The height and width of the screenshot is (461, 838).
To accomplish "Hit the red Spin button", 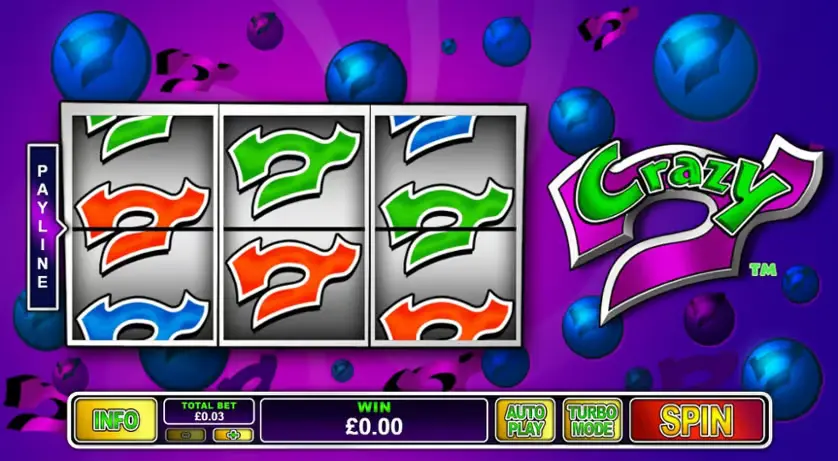I will tap(696, 420).
